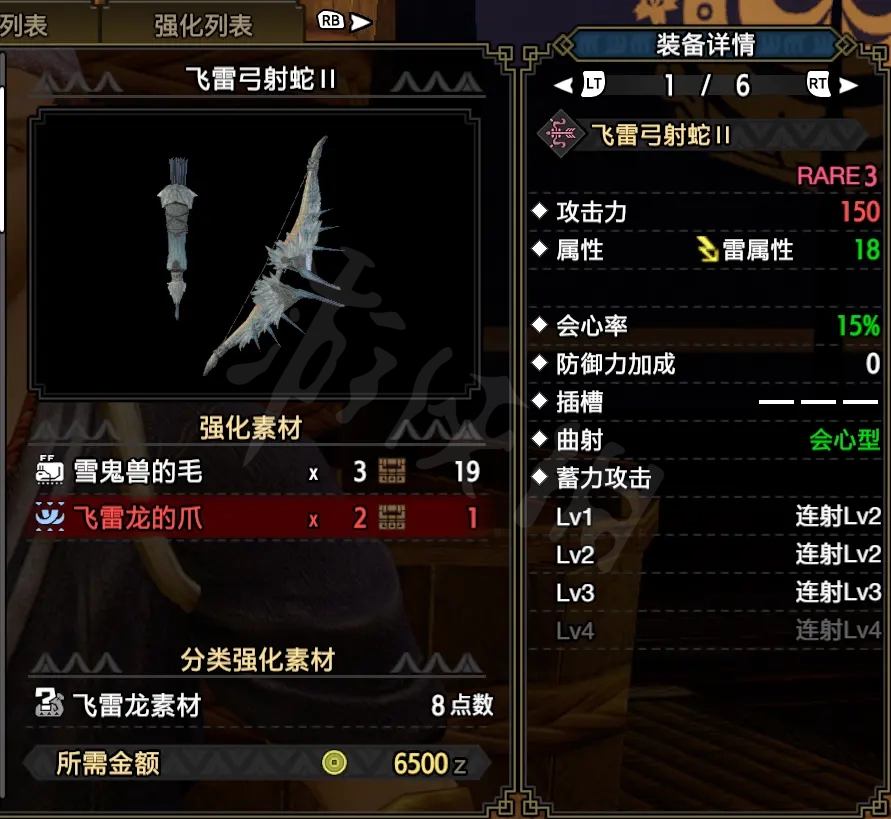This screenshot has width=891, height=819.
Task: Click the 雷属性 element icon
Action: coord(708,249)
